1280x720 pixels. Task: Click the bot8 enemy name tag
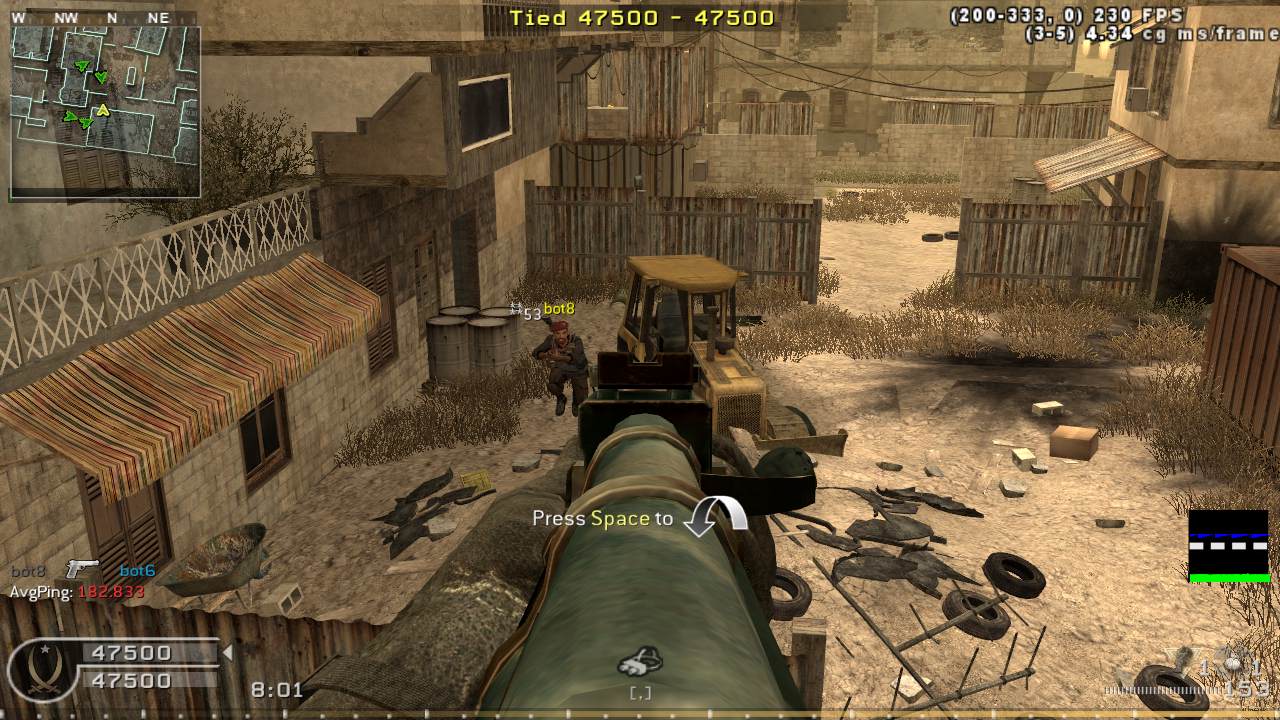pos(559,310)
